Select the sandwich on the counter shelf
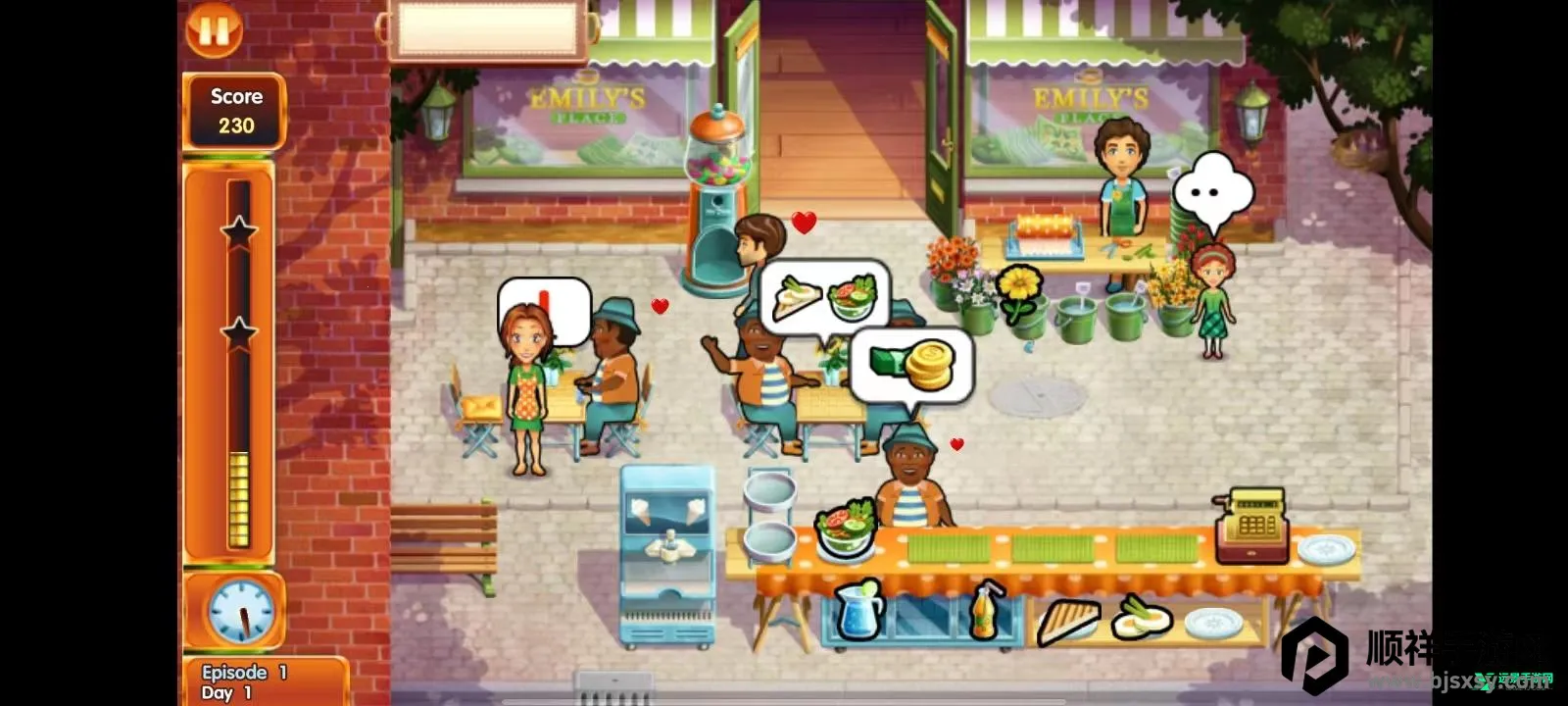The width and height of the screenshot is (1568, 706). tap(1068, 619)
